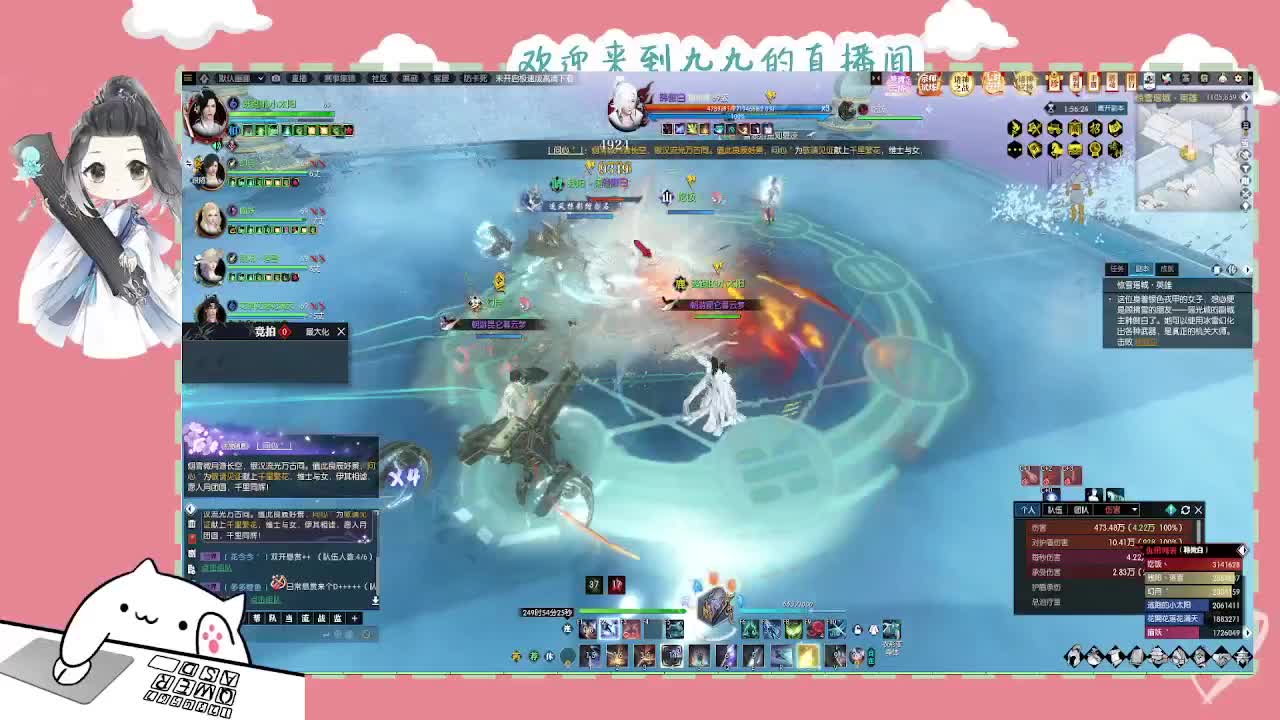Viewport: 1280px width, 720px height.
Task: Select the lock icon beside the skill bar
Action: click(856, 631)
